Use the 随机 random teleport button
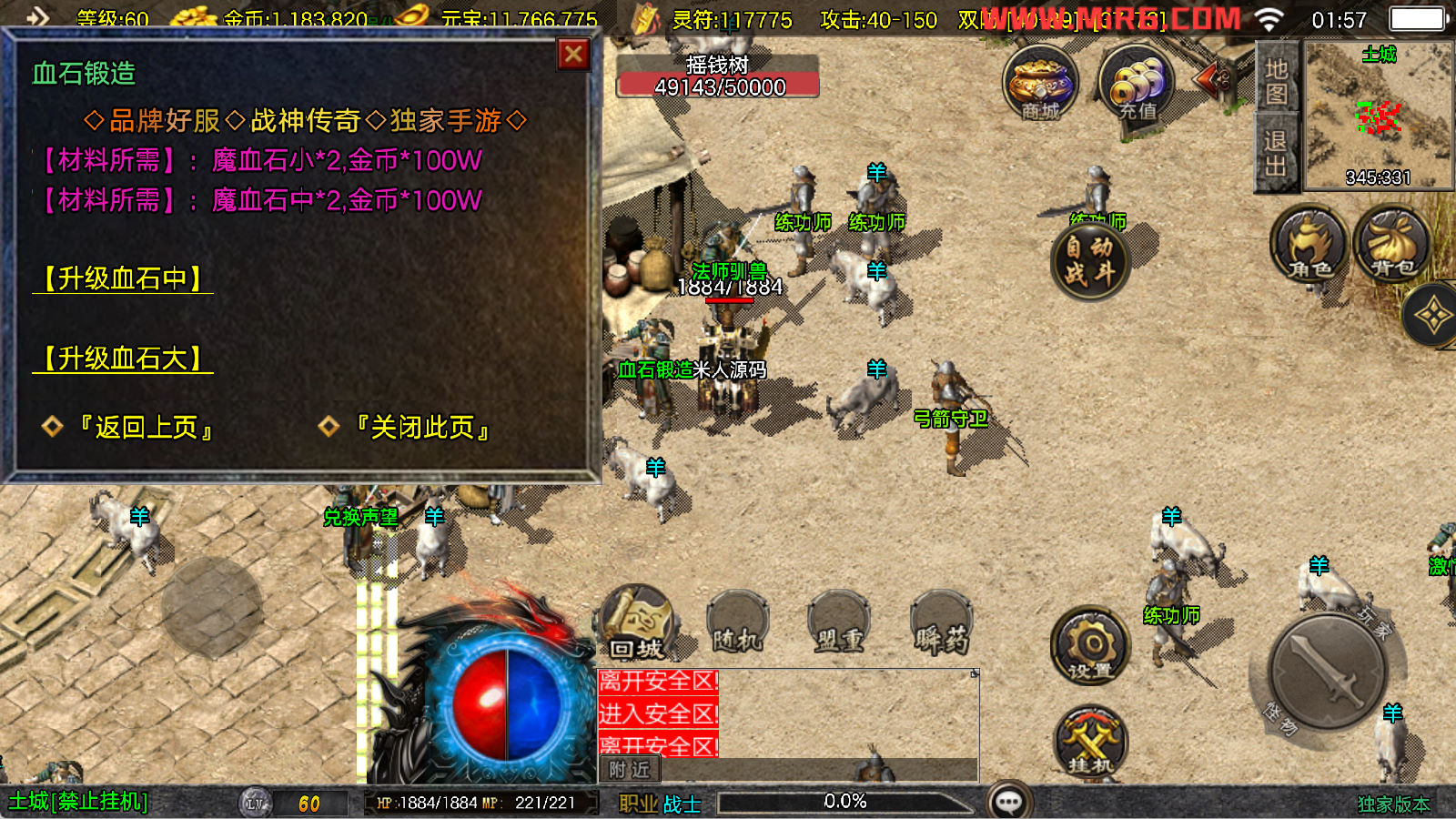The image size is (1456, 819). coord(737,626)
